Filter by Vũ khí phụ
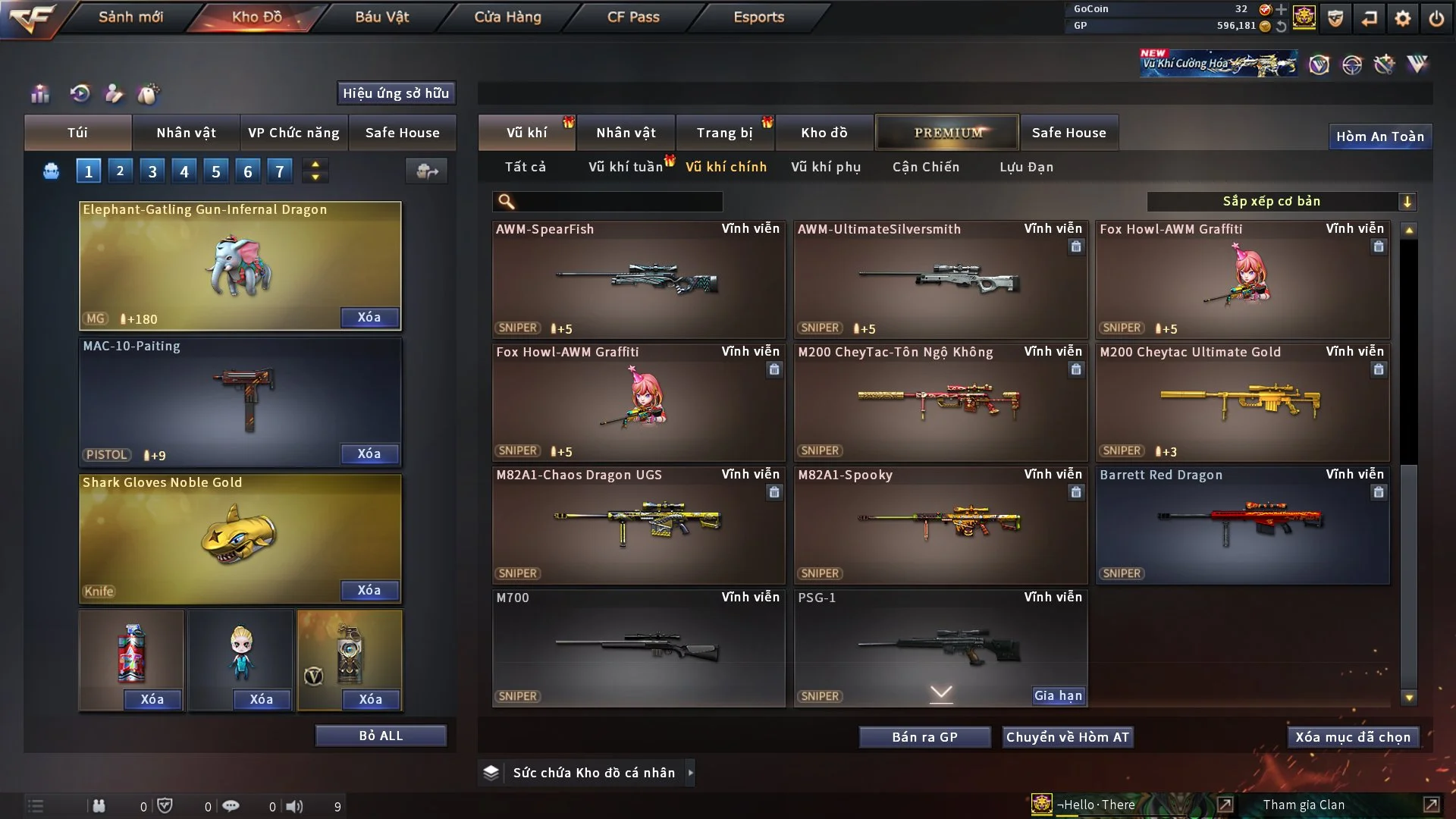This screenshot has width=1456, height=819. (x=826, y=167)
